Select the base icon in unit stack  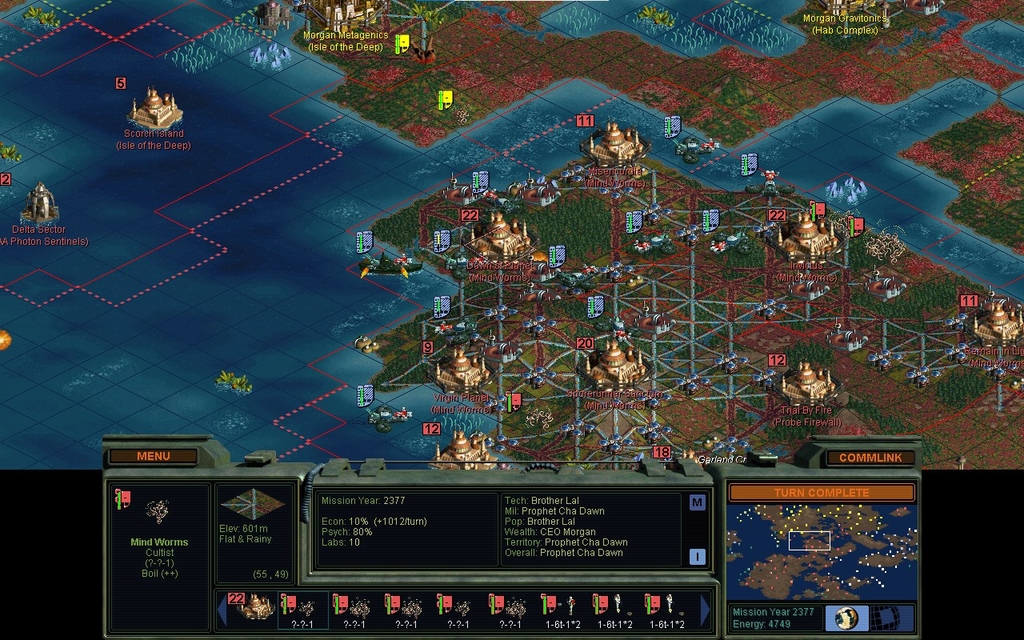[250, 606]
